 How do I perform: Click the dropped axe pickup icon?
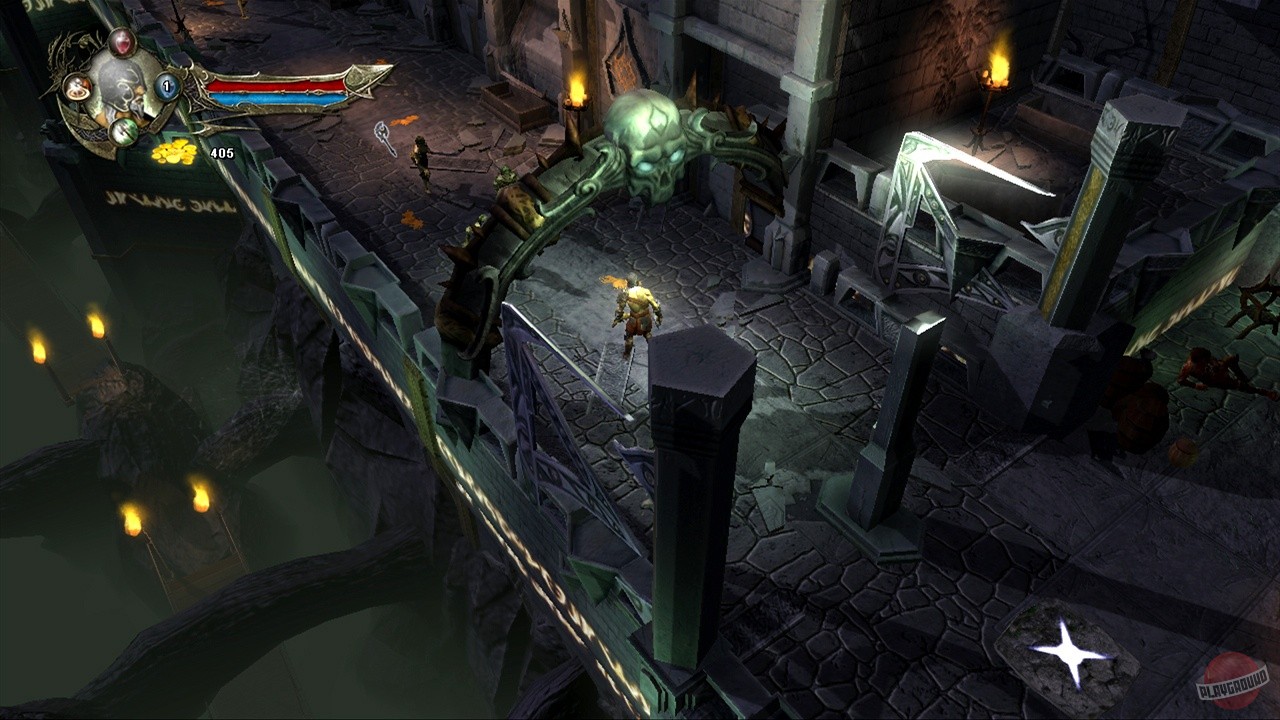tap(383, 131)
